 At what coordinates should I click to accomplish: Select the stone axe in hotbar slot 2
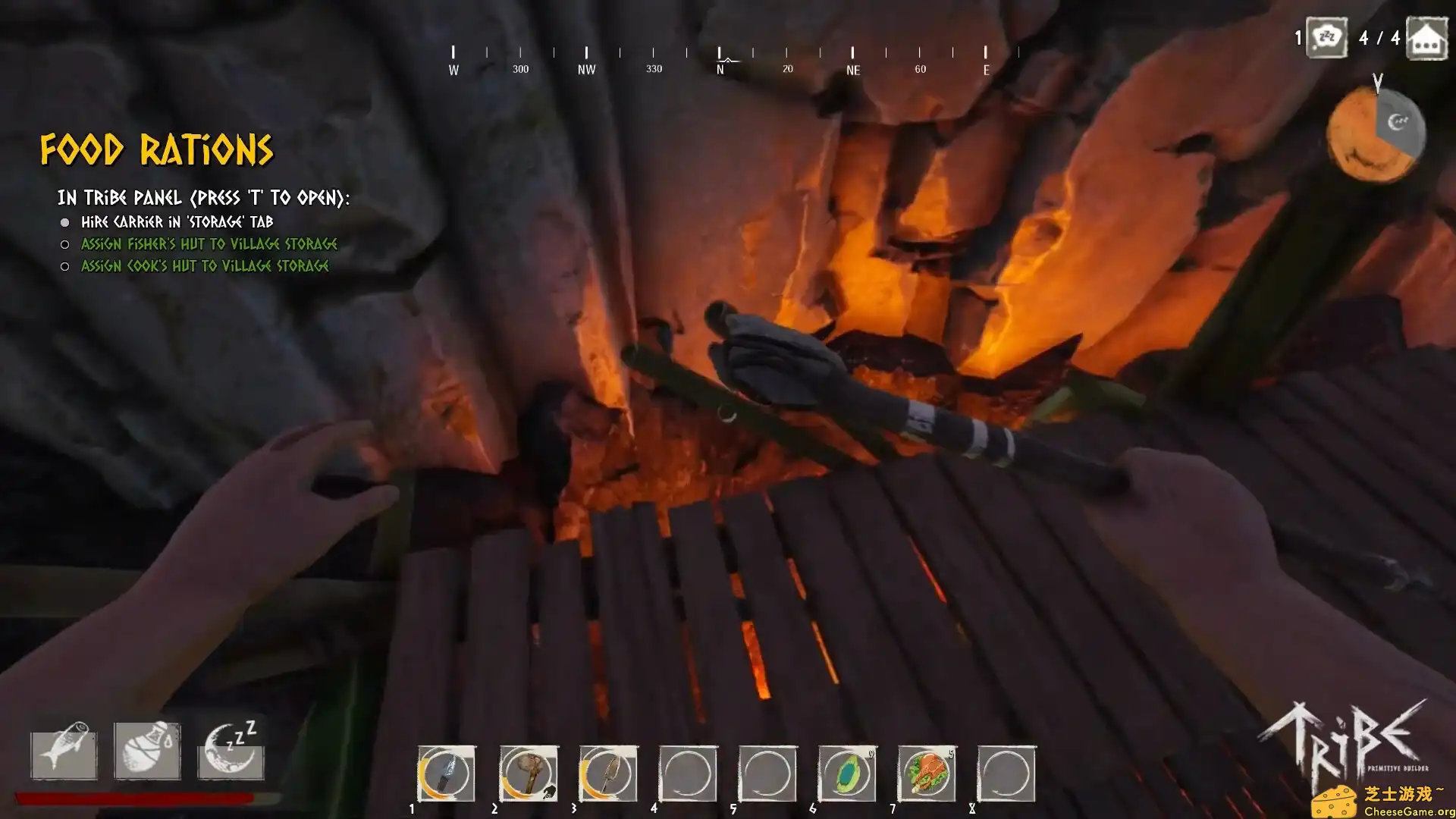pyautogui.click(x=529, y=775)
